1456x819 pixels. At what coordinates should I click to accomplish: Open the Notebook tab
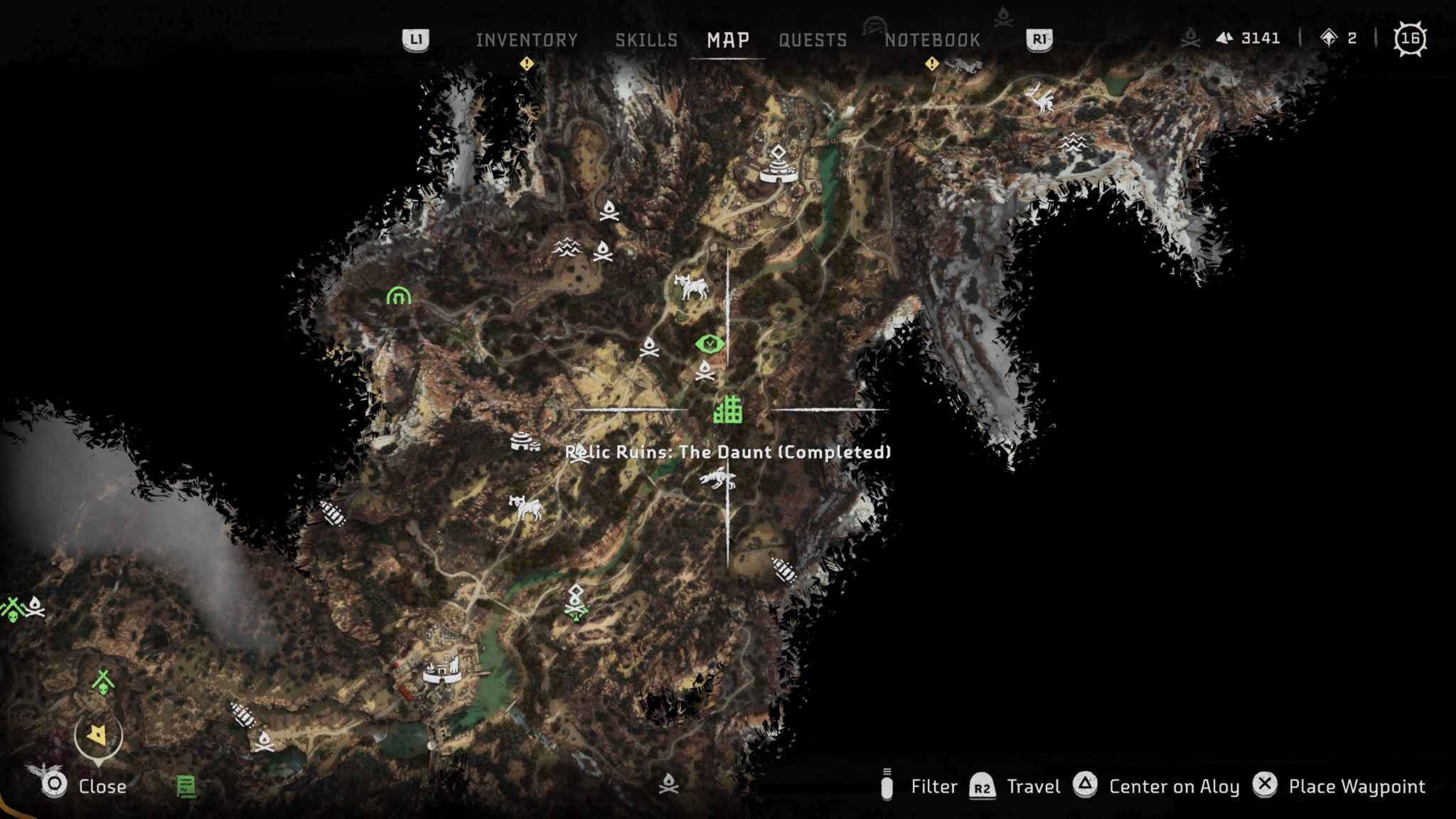932,40
